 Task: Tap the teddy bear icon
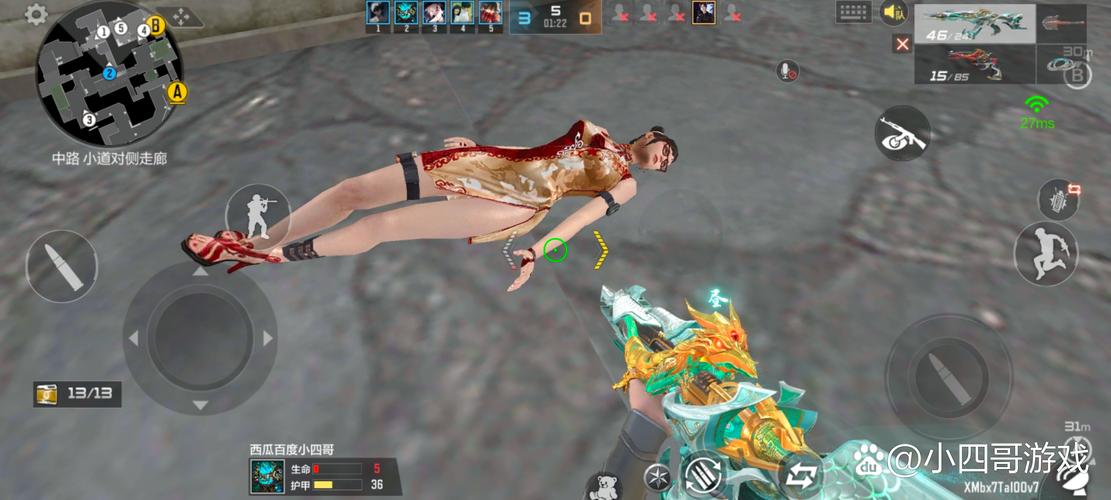click(606, 488)
